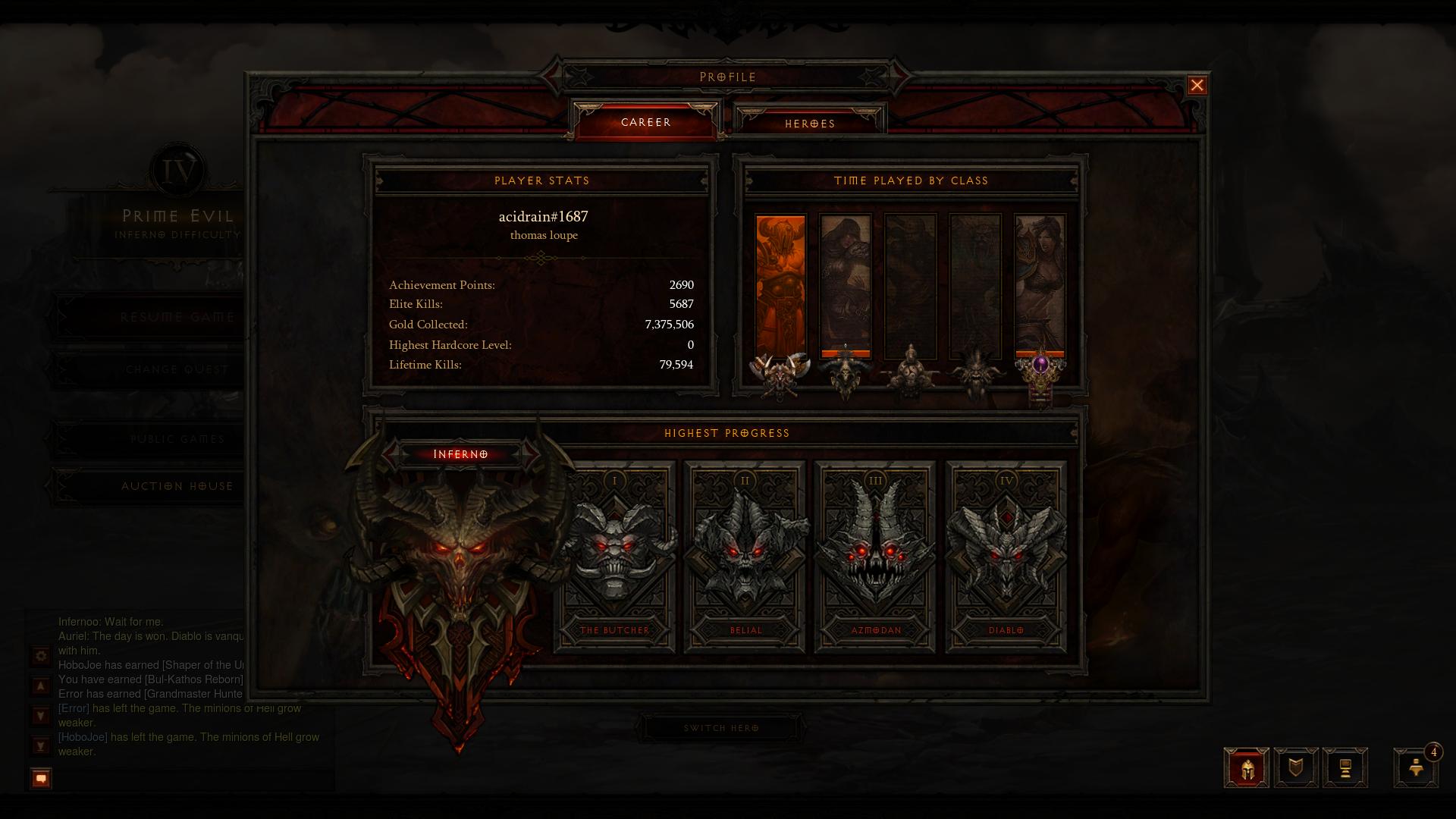The image size is (1456, 819).
Task: Click the gear icon beside the chat log
Action: tap(39, 657)
